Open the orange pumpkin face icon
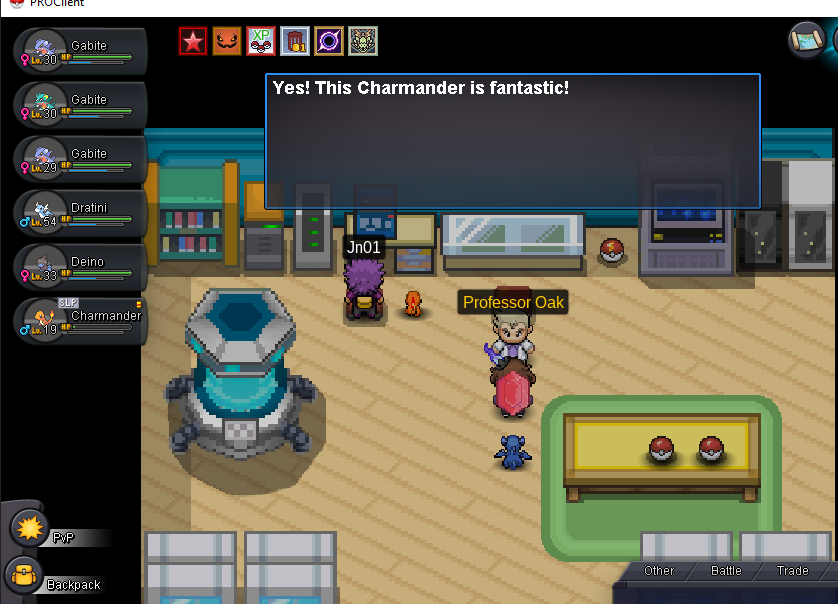Image resolution: width=838 pixels, height=604 pixels. click(227, 41)
